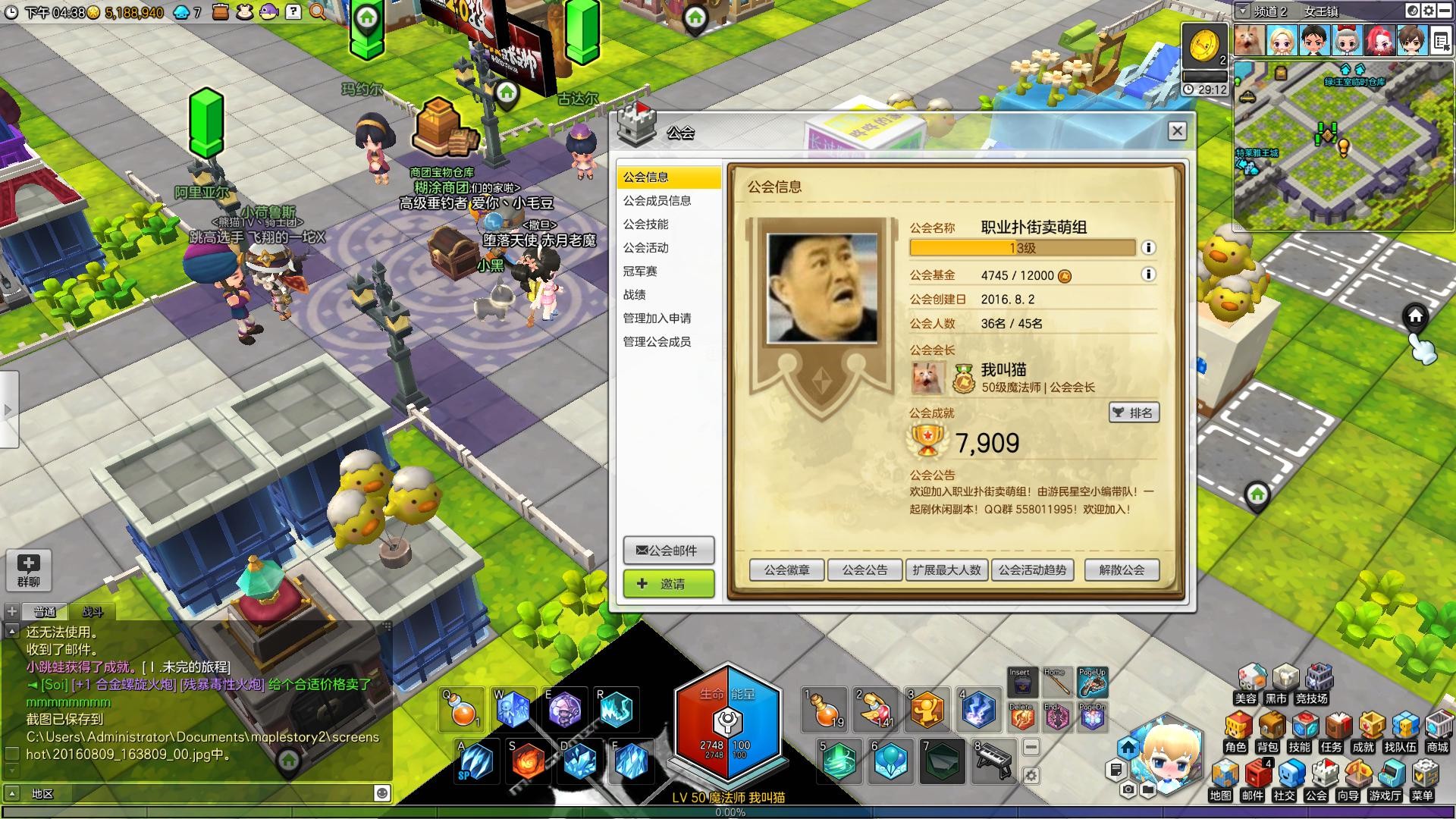
Task: Show info for guild fund 公会基金
Action: click(1148, 275)
